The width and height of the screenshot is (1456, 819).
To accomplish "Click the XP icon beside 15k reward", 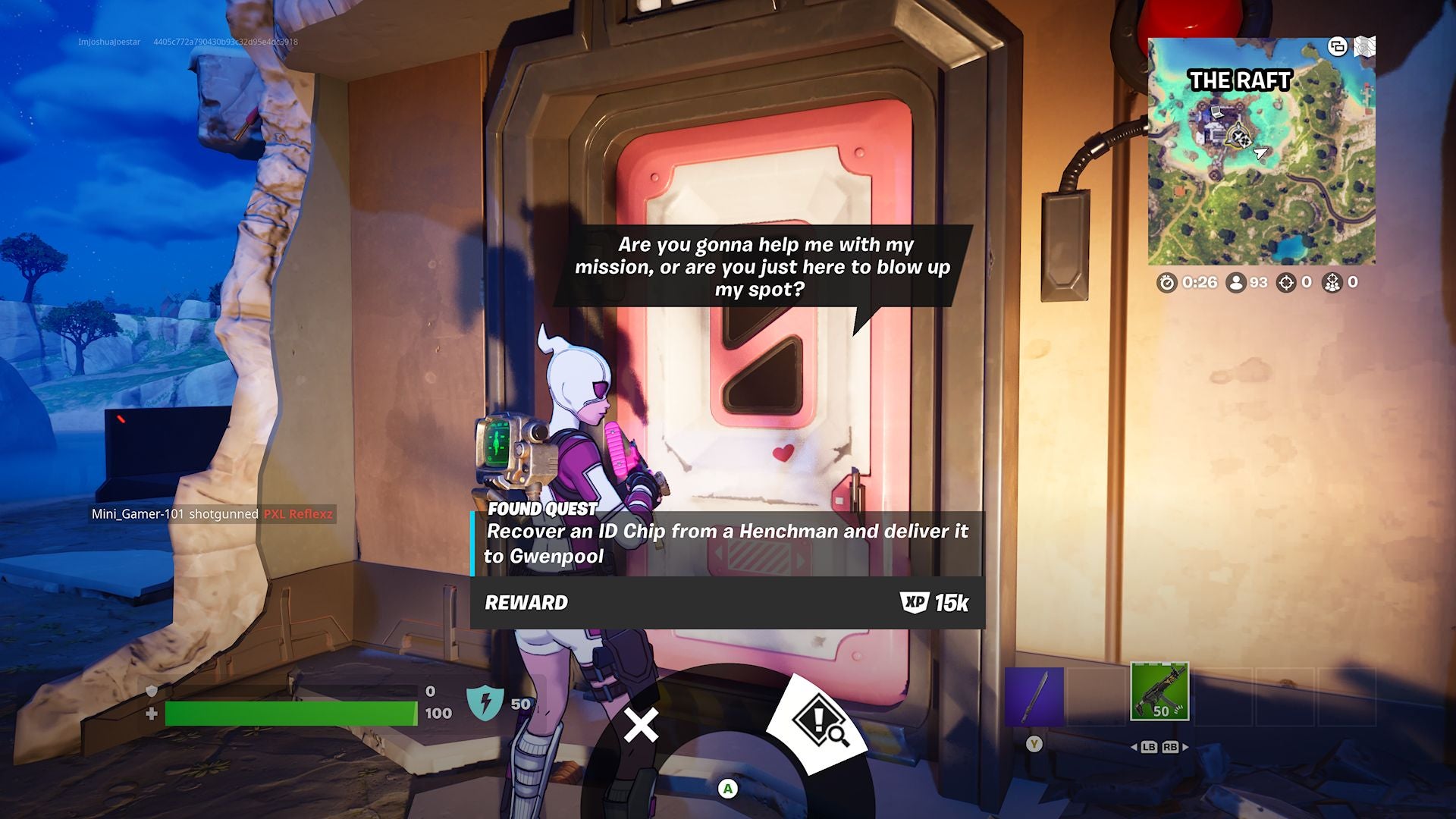I will [x=915, y=604].
